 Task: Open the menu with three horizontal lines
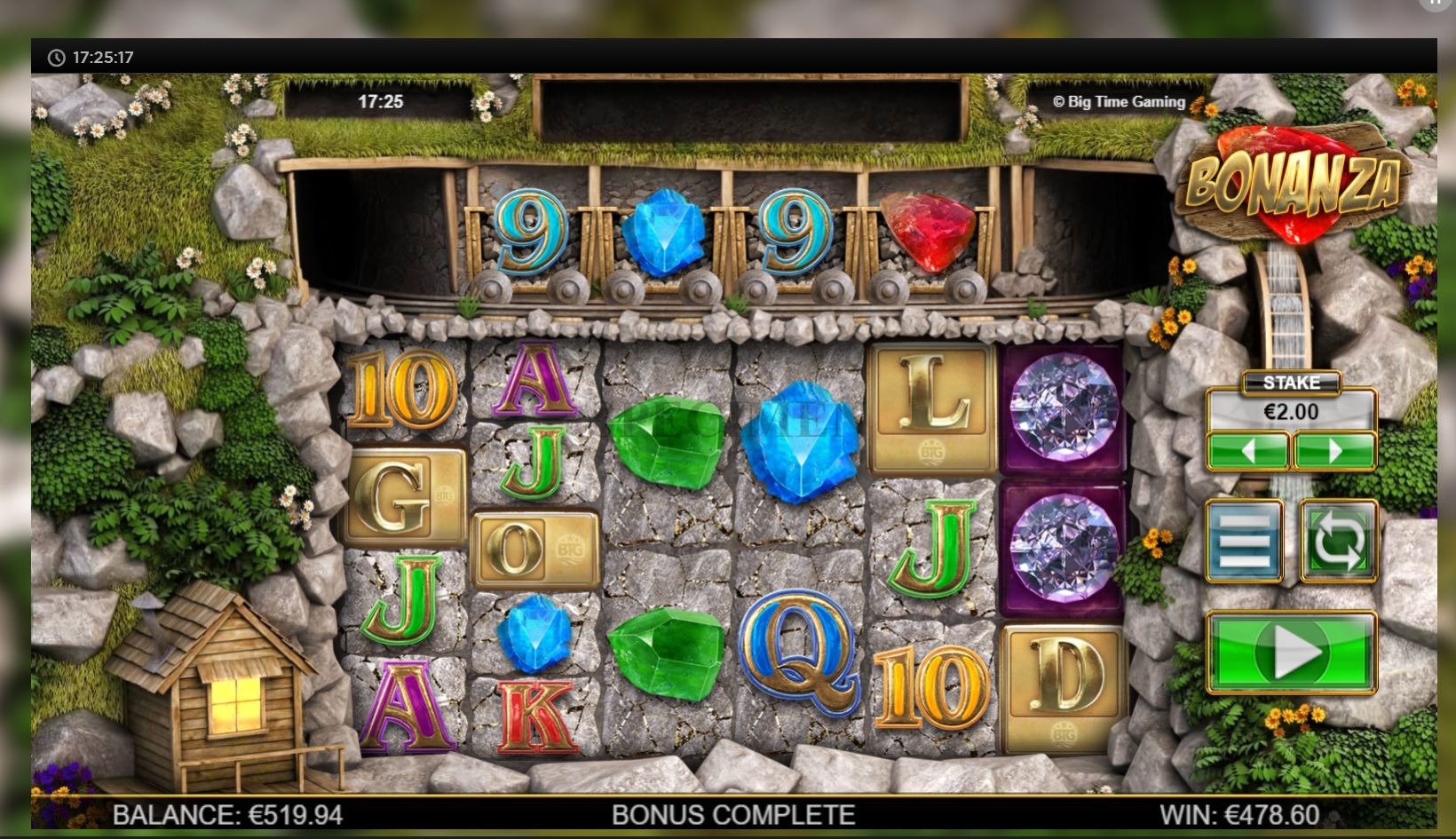[x=1244, y=541]
